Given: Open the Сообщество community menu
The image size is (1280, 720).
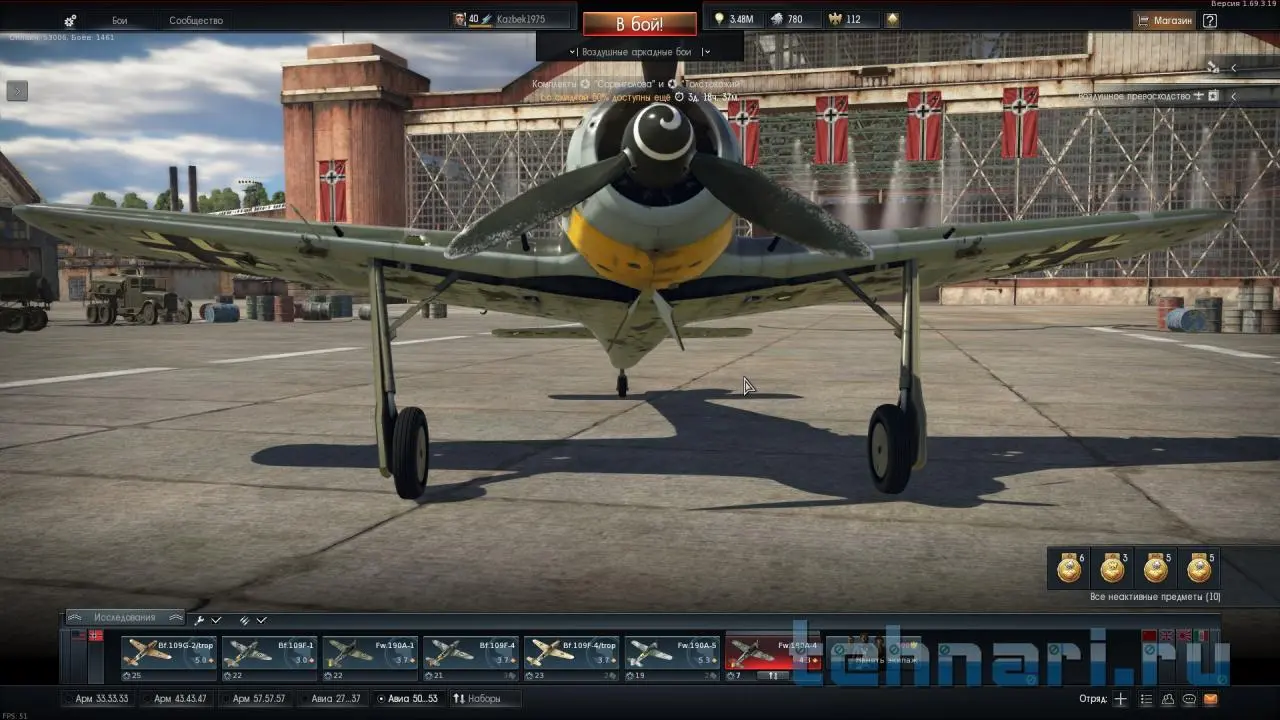Looking at the screenshot, I should click(196, 20).
